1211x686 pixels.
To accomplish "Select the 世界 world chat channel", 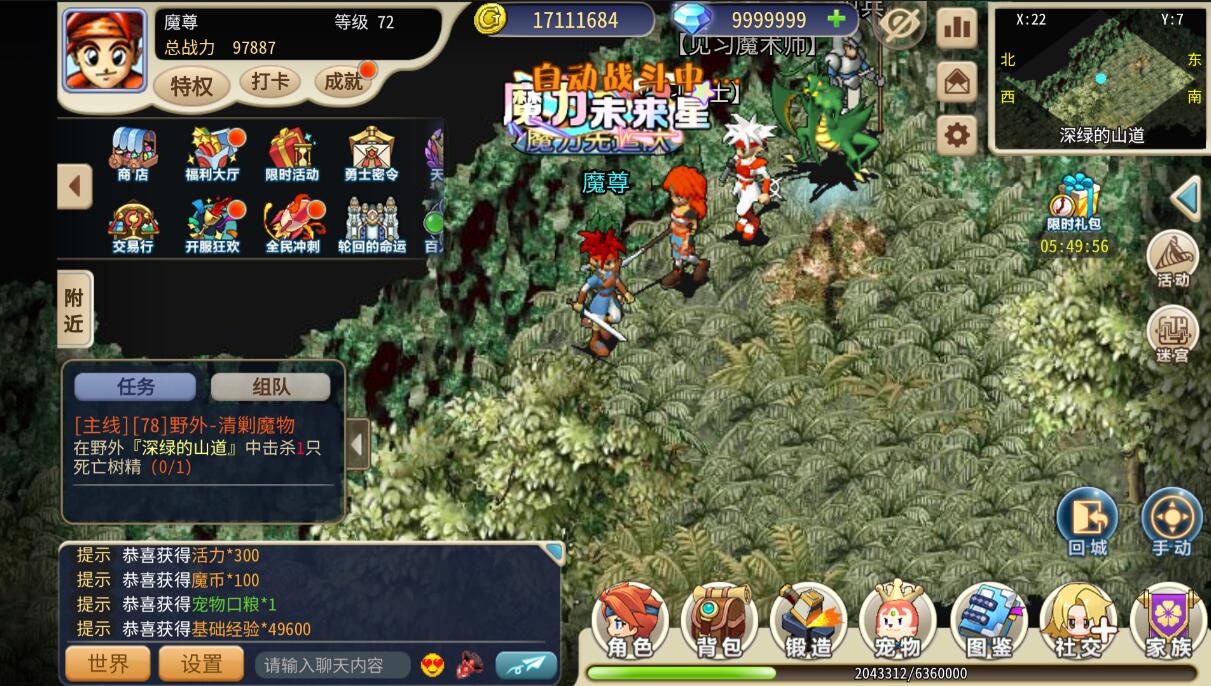I will pyautogui.click(x=108, y=664).
